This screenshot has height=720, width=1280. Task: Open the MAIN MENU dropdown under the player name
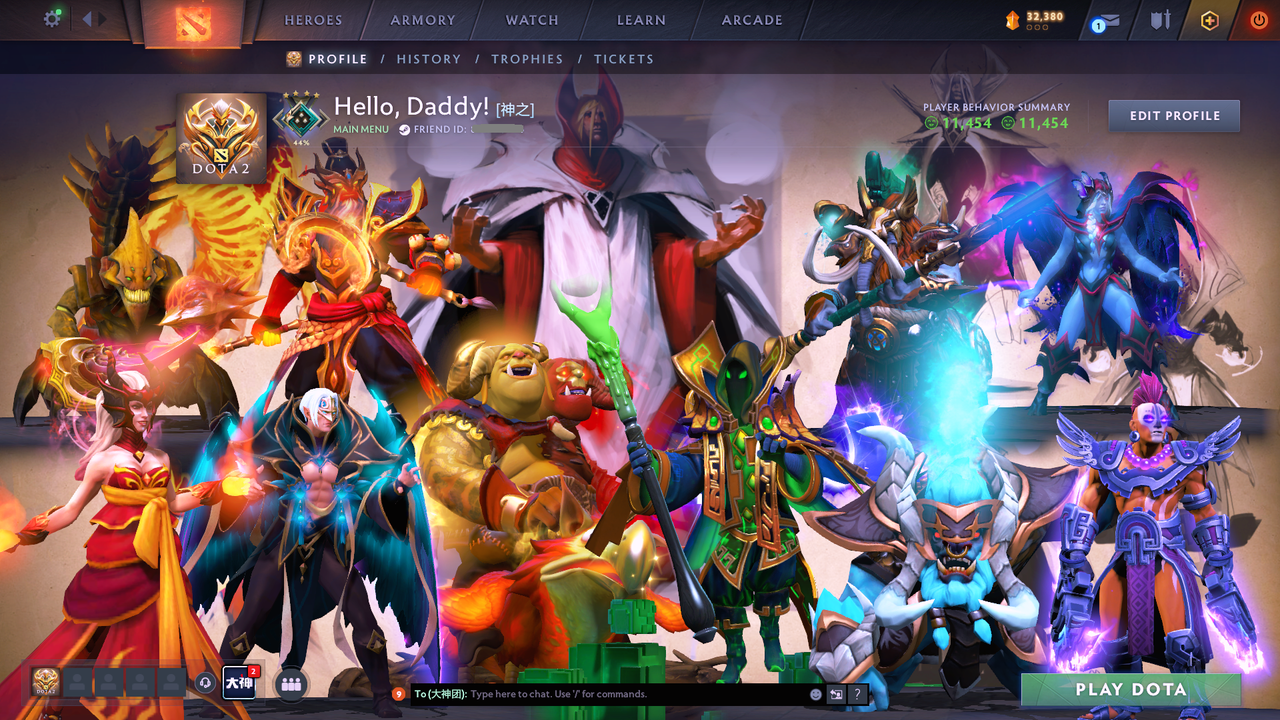coord(361,129)
